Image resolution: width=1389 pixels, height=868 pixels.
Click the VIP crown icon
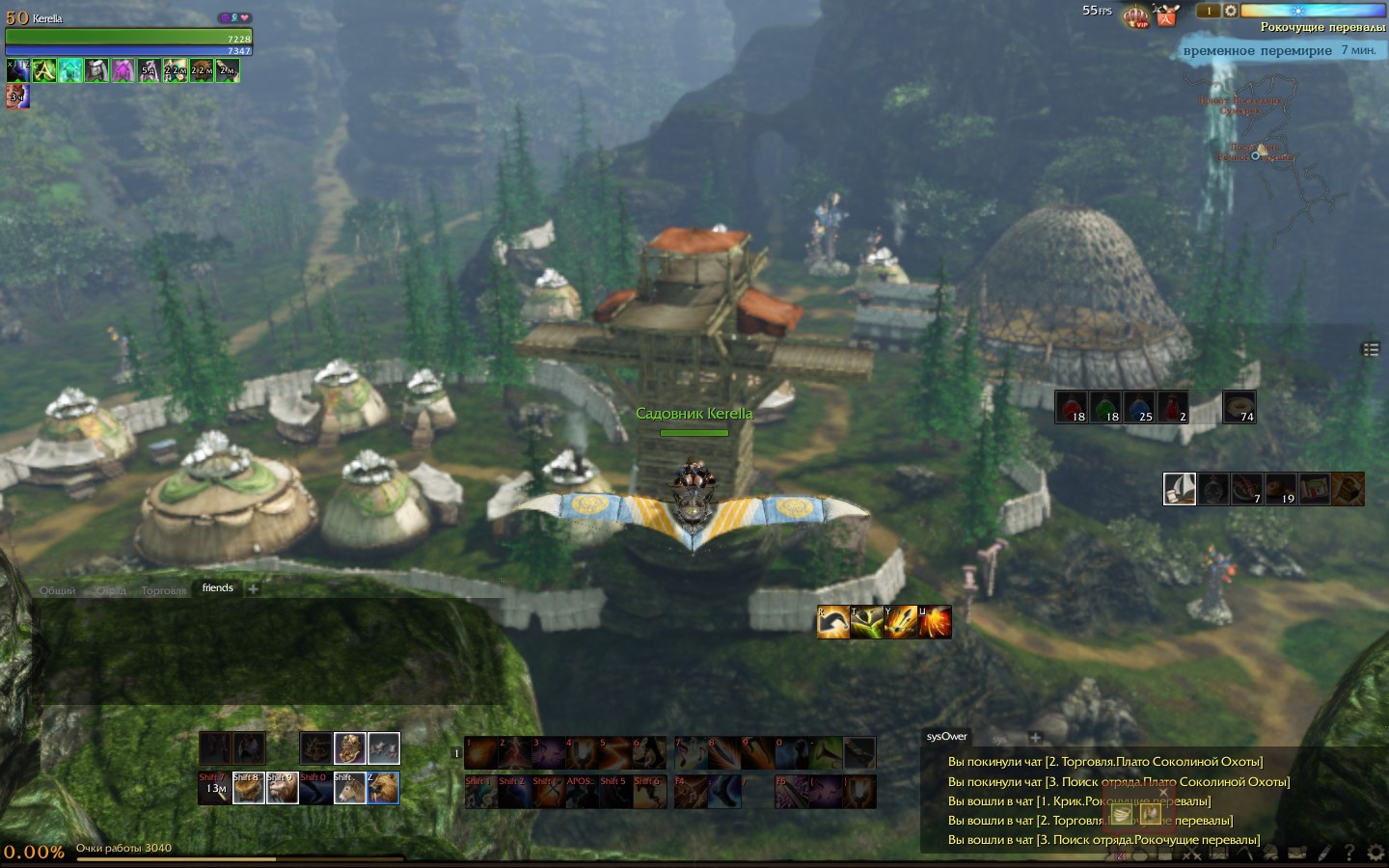pyautogui.click(x=1138, y=16)
